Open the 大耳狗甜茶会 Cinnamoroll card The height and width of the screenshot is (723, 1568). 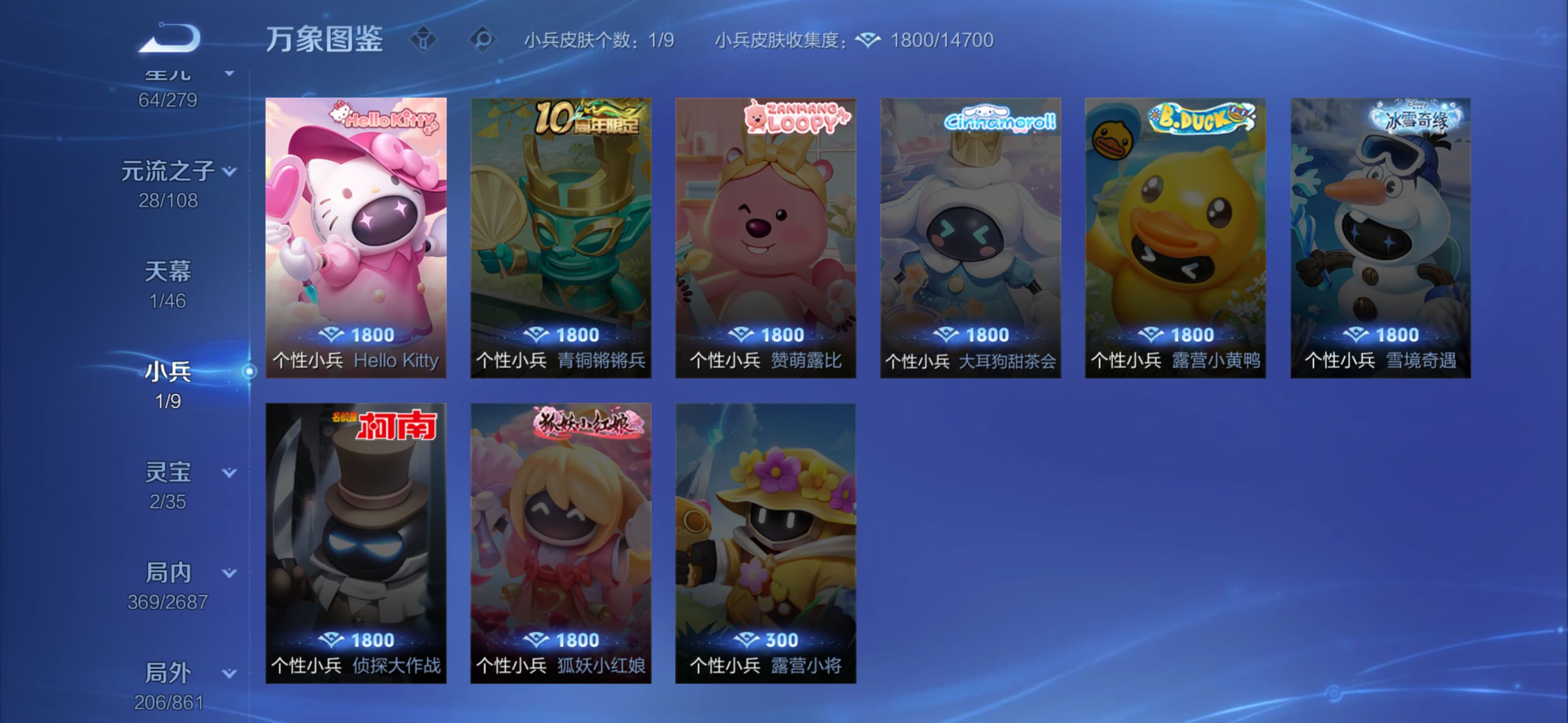970,237
